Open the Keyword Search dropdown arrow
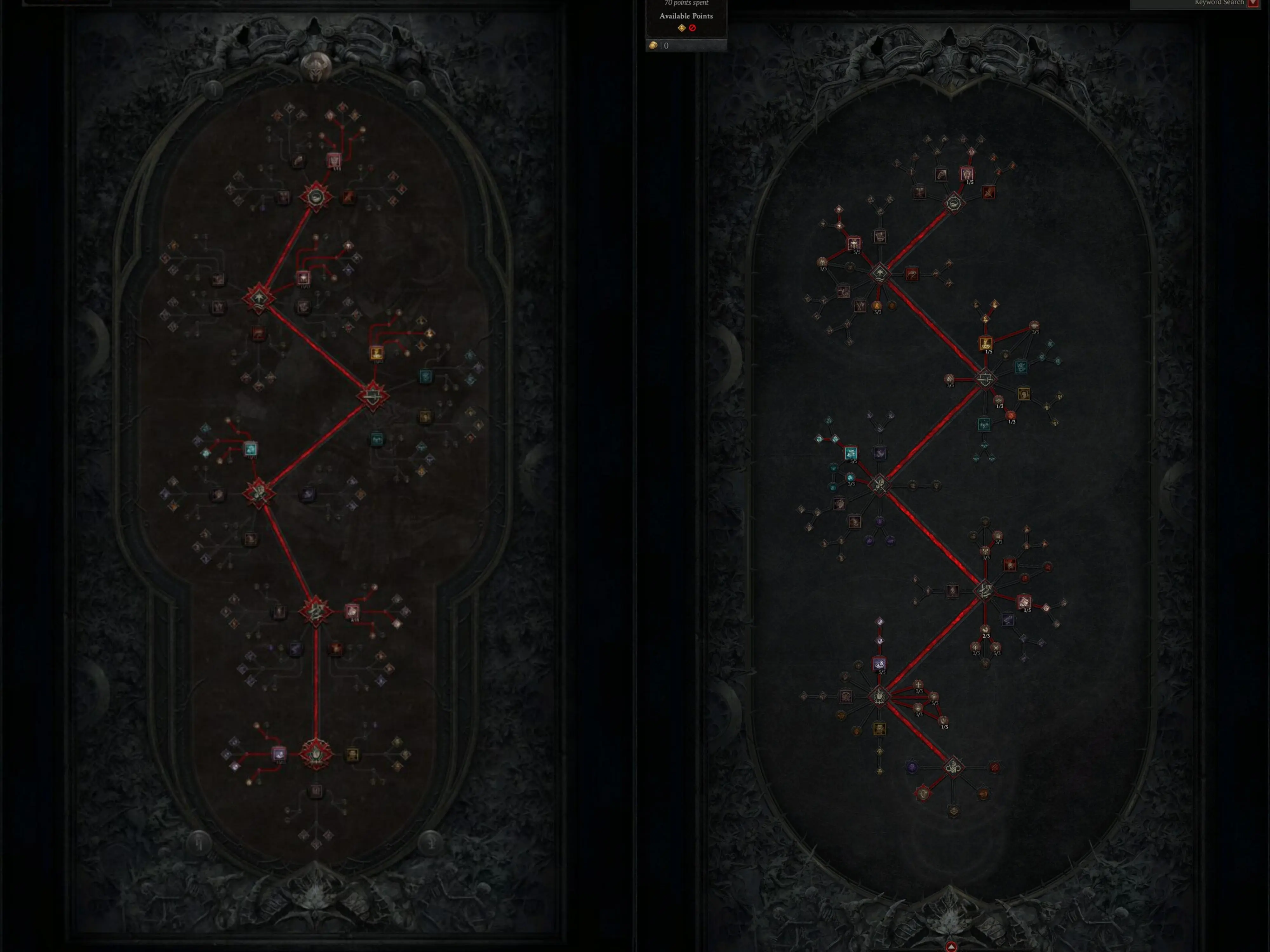This screenshot has width=1270, height=952. [x=1253, y=3]
